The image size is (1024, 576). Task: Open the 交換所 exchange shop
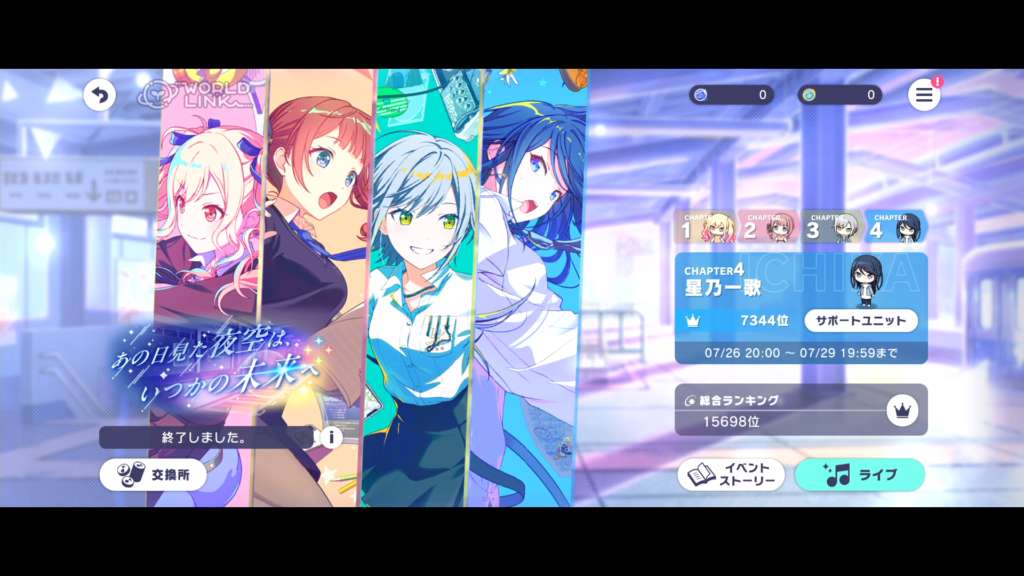tap(153, 475)
